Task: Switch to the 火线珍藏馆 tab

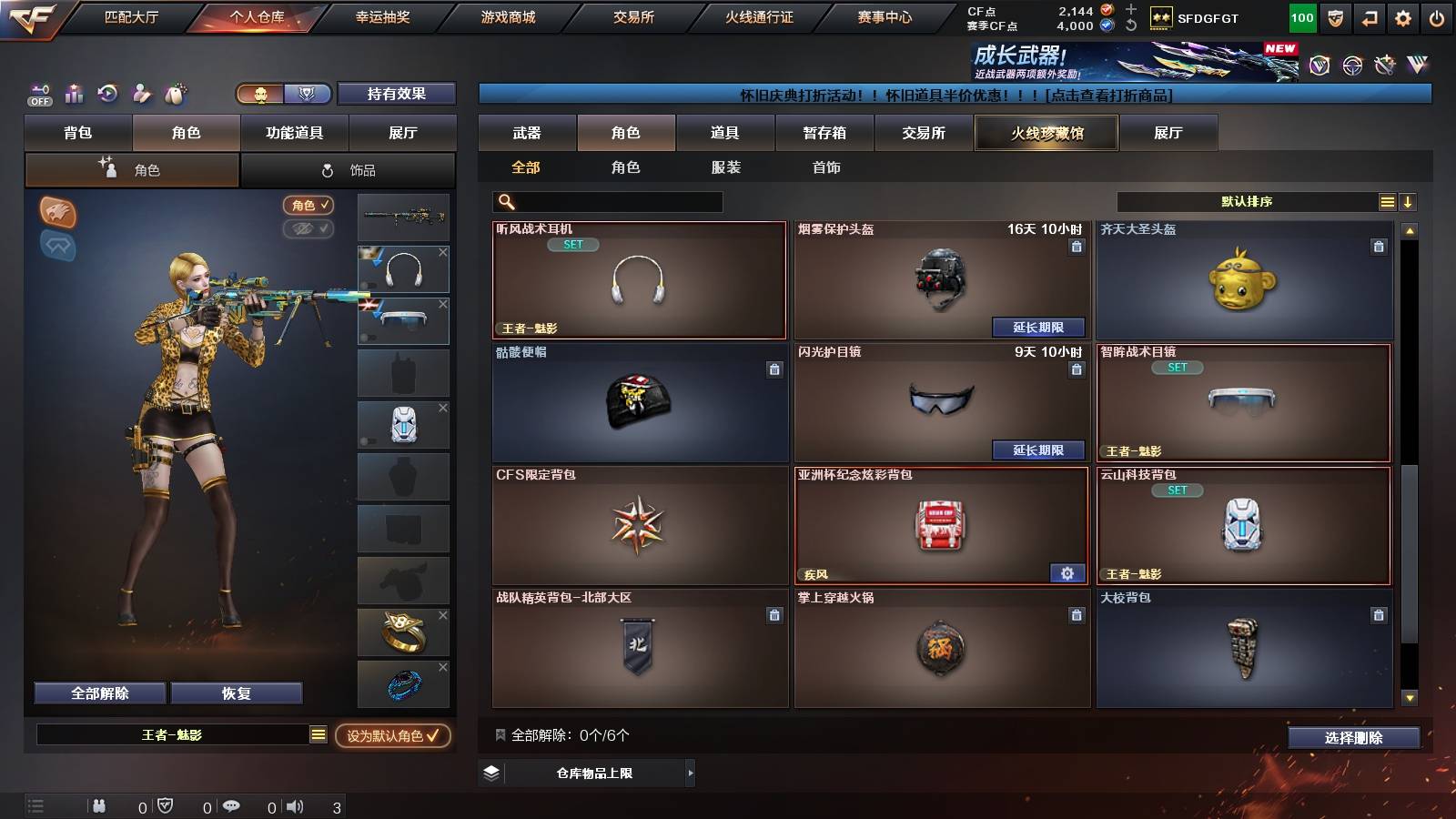Action: pos(1045,133)
